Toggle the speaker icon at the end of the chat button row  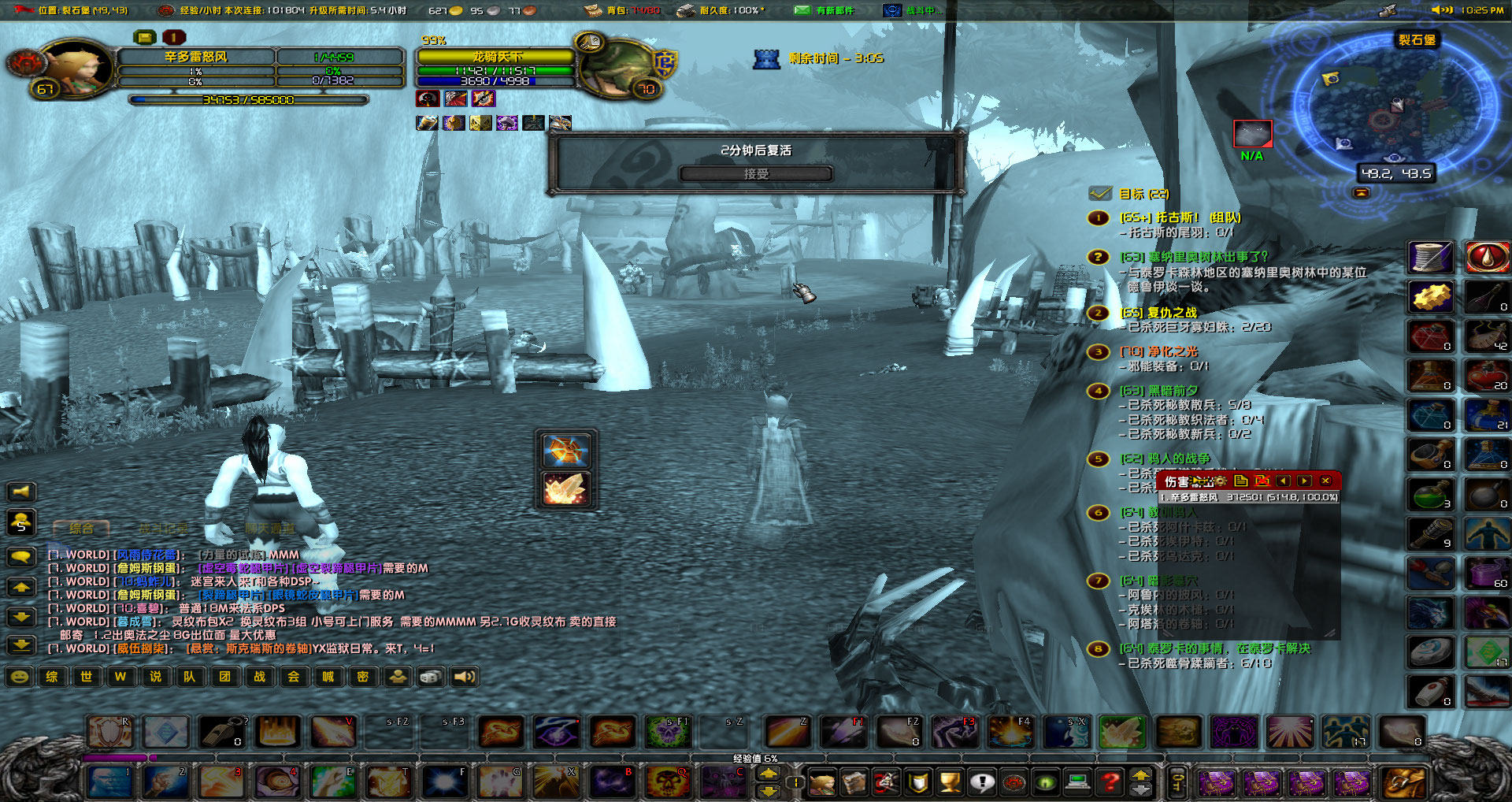click(464, 676)
